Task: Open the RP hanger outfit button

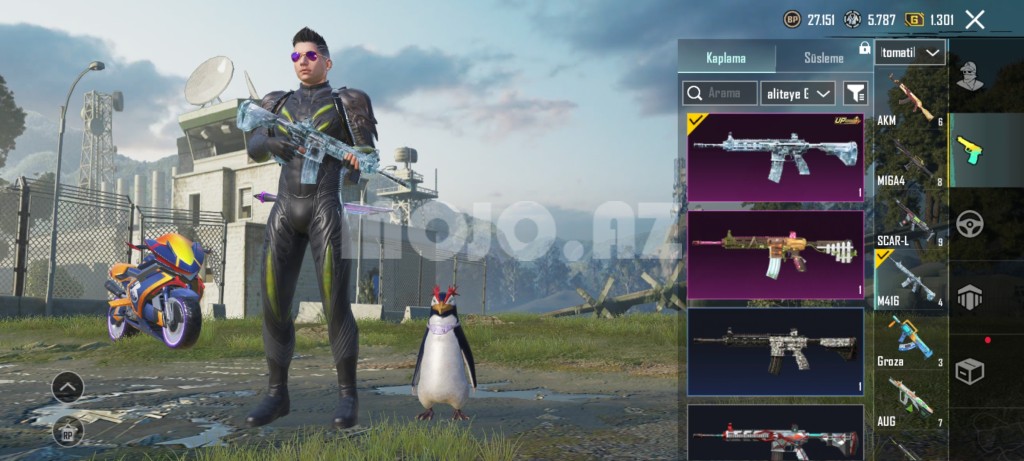Action: (67, 431)
